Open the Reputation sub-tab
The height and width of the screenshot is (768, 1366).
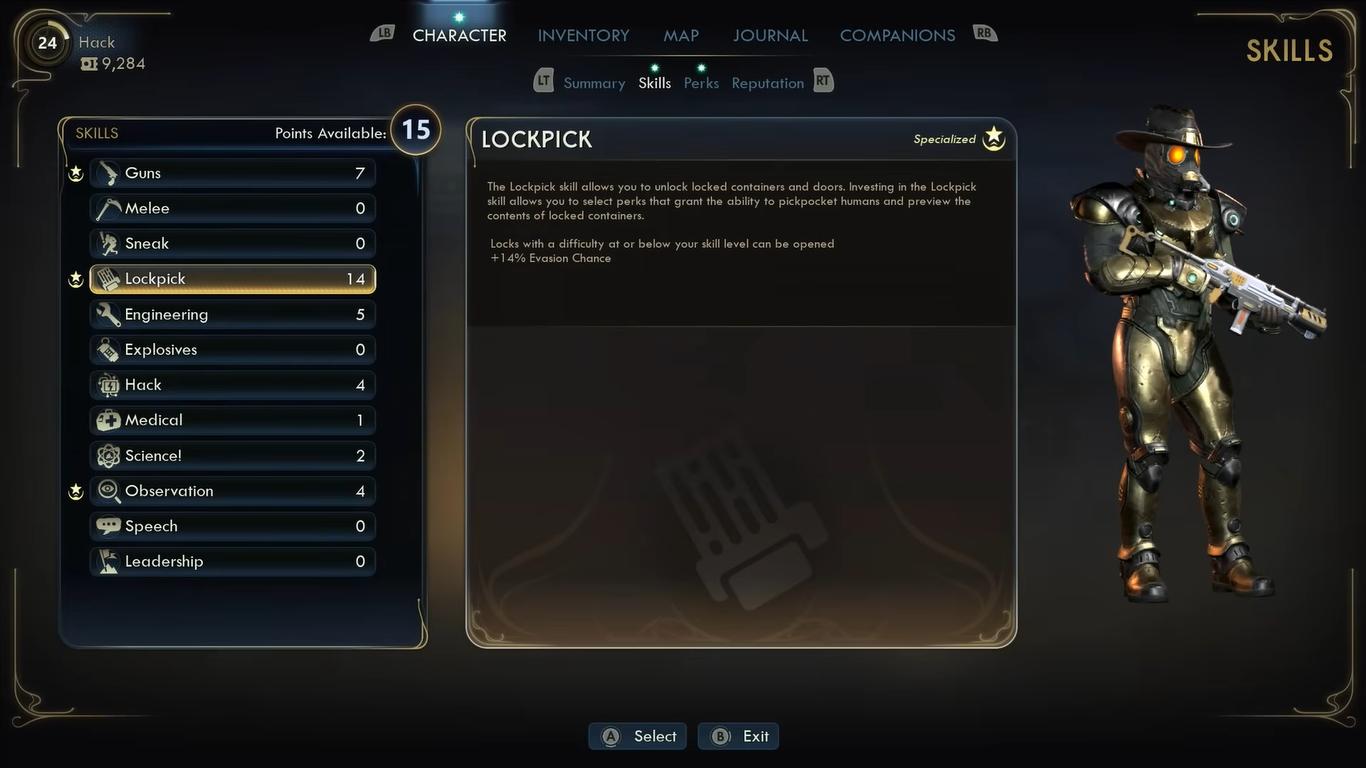(767, 83)
